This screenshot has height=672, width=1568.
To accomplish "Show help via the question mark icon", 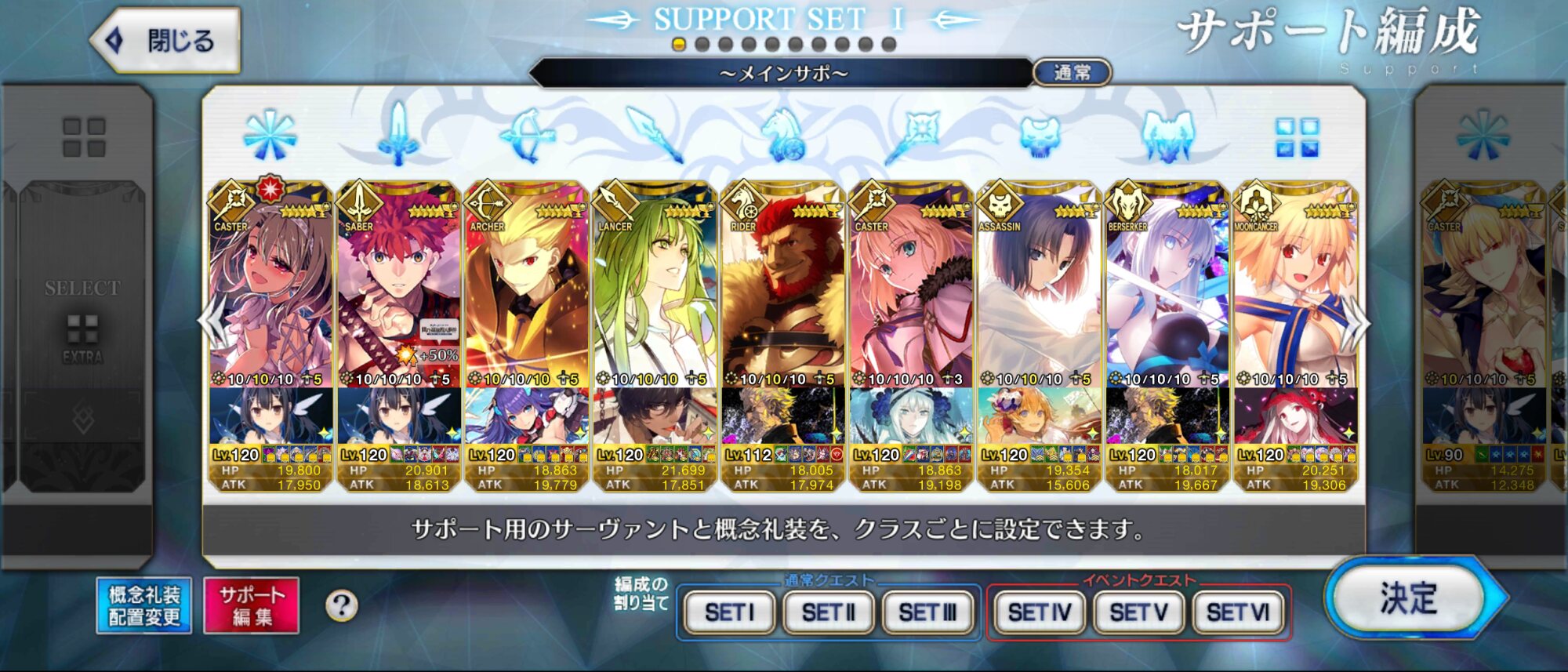I will click(341, 605).
